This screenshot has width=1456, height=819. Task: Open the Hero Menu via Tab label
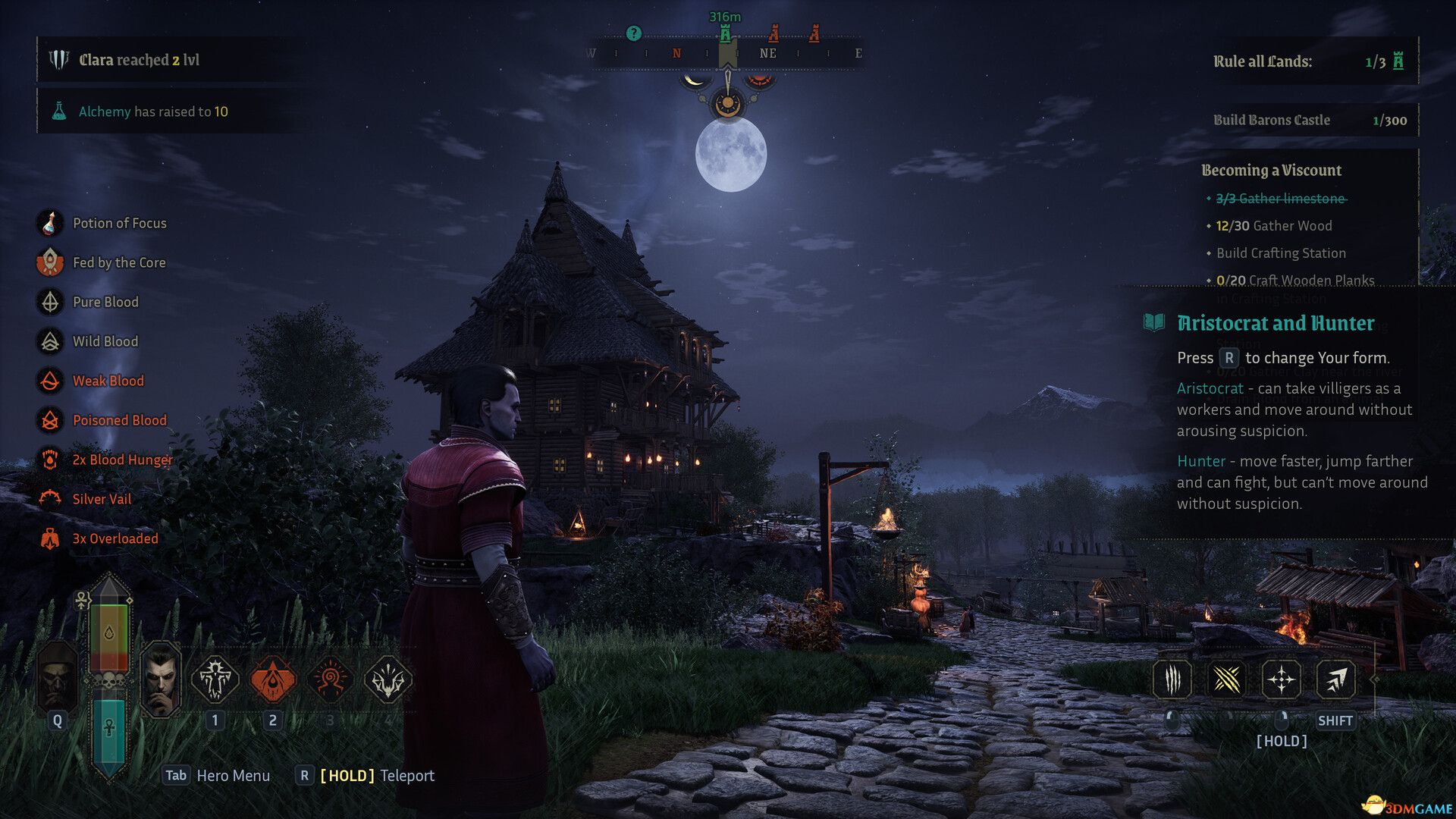(x=175, y=776)
